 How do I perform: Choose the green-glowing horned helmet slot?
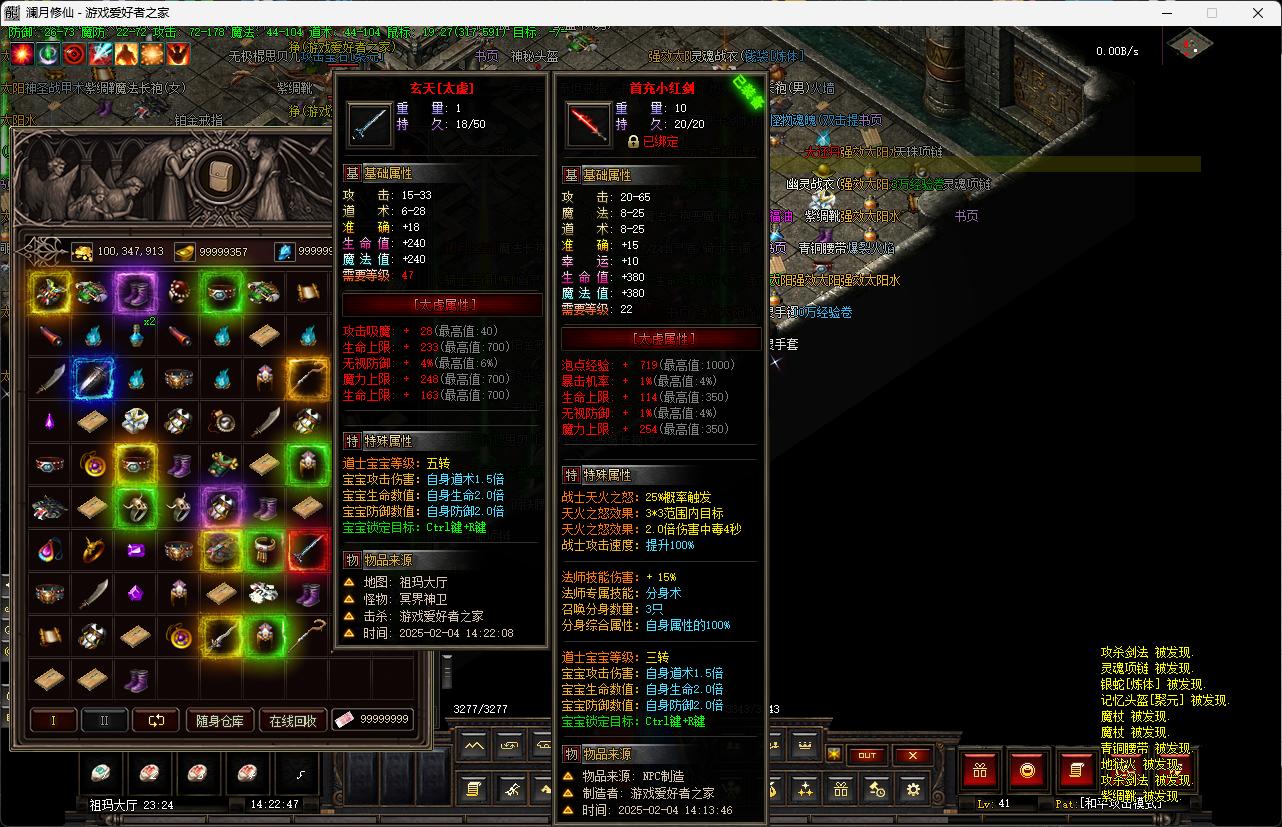coord(307,464)
